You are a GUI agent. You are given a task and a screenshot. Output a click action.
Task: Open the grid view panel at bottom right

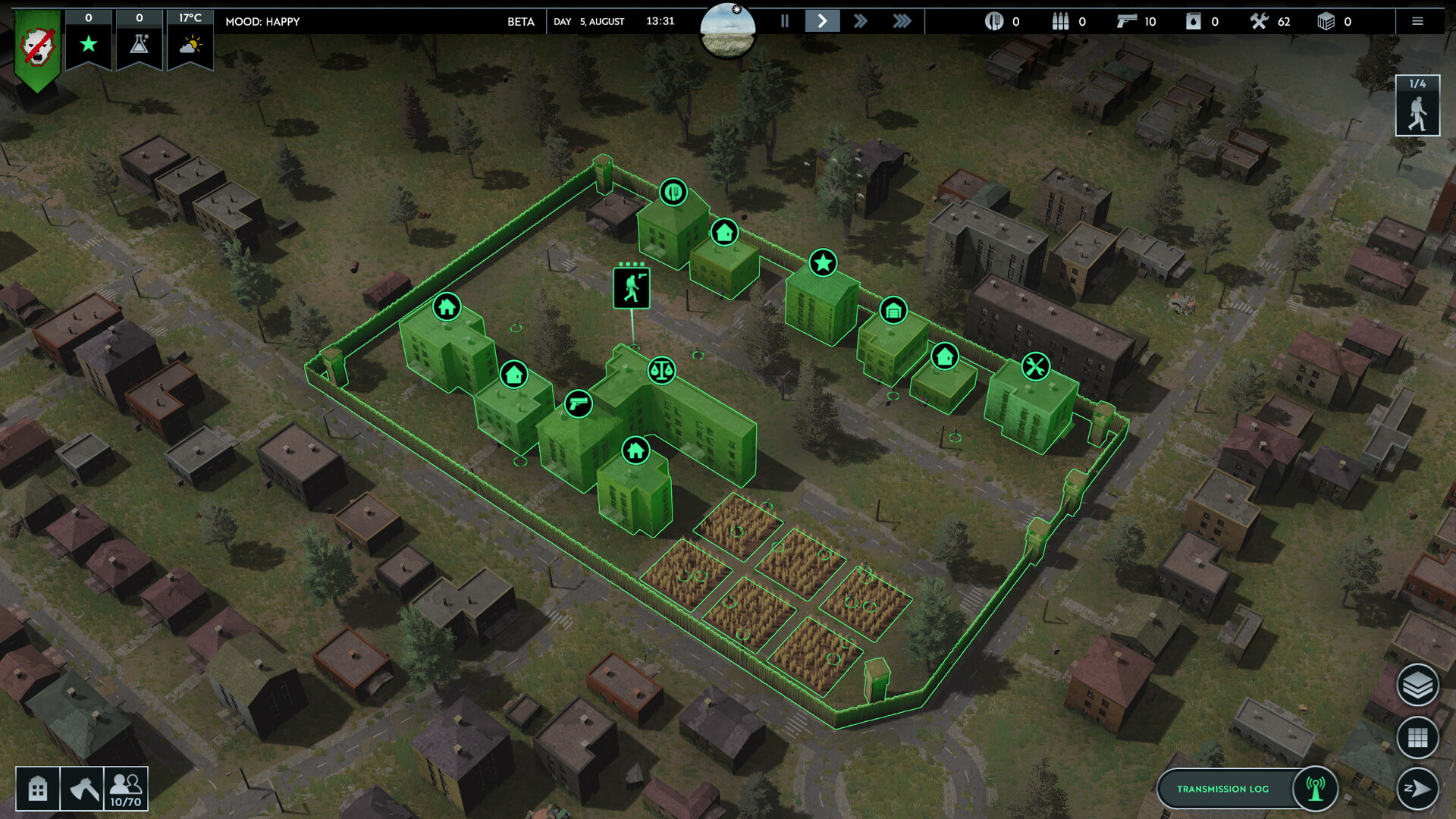pyautogui.click(x=1417, y=738)
